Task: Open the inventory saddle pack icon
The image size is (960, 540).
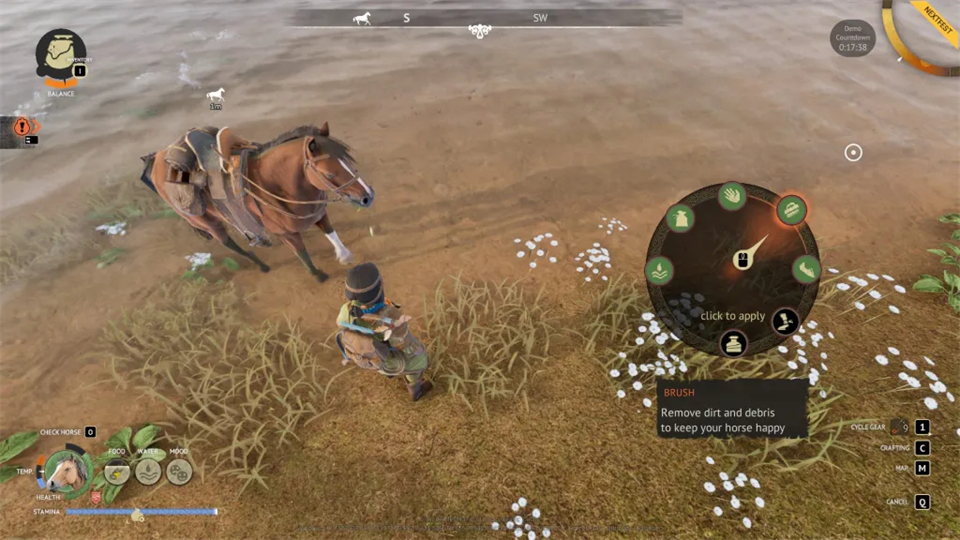Action: [x=60, y=54]
